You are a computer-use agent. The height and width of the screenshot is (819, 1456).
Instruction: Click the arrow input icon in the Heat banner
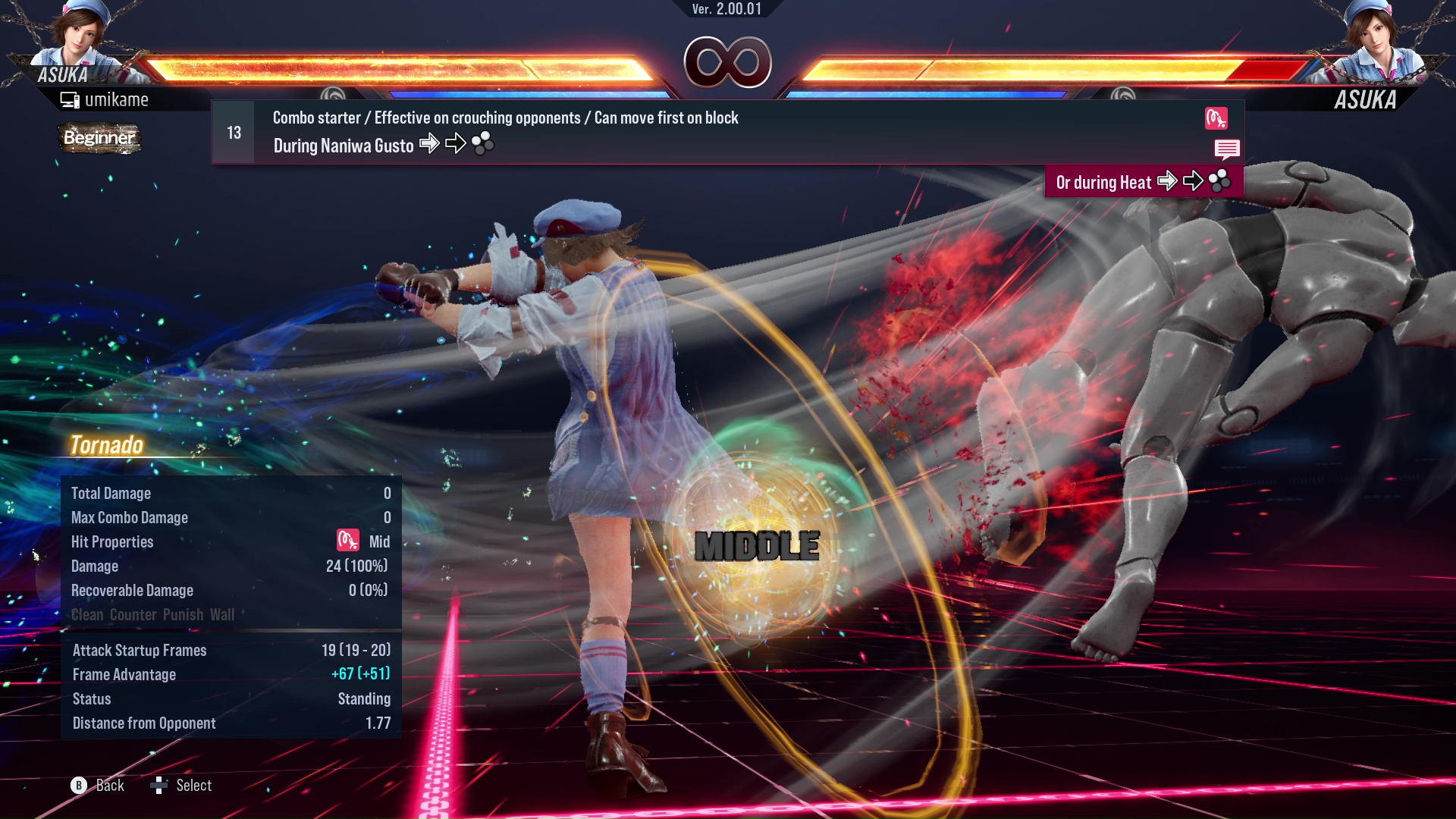pos(1169,181)
